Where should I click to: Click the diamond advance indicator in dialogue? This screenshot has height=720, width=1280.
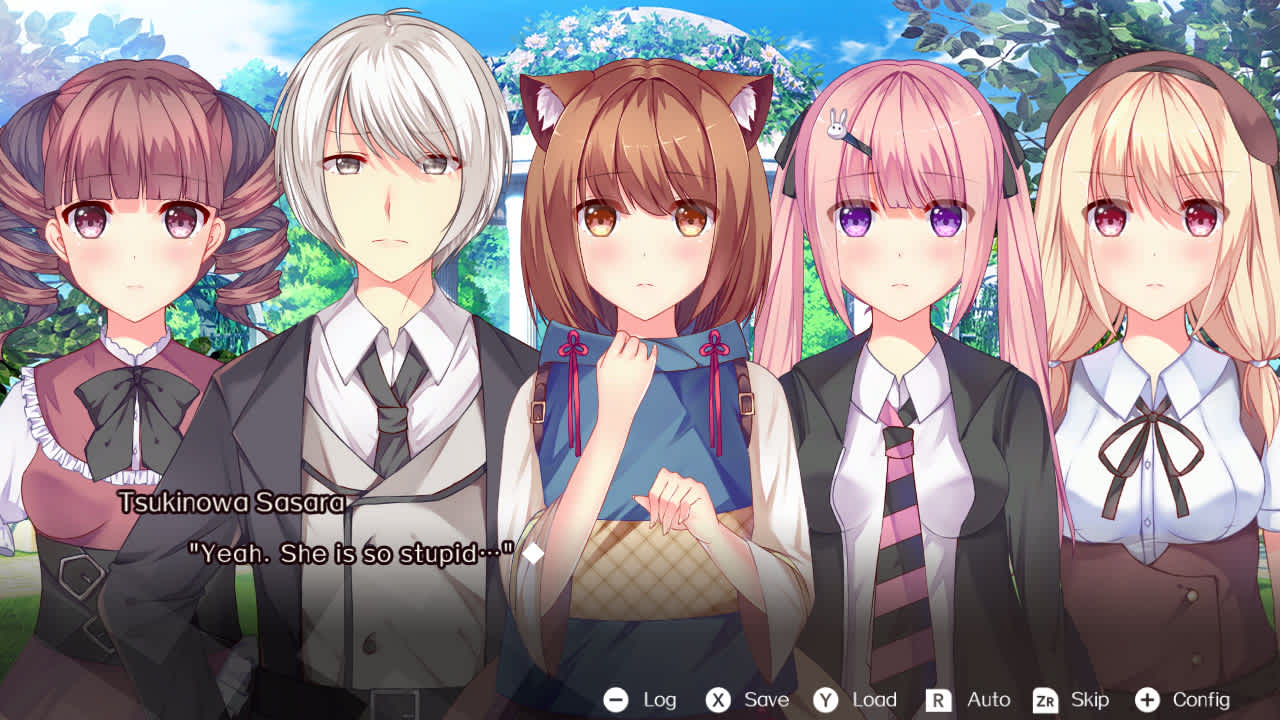pos(535,551)
